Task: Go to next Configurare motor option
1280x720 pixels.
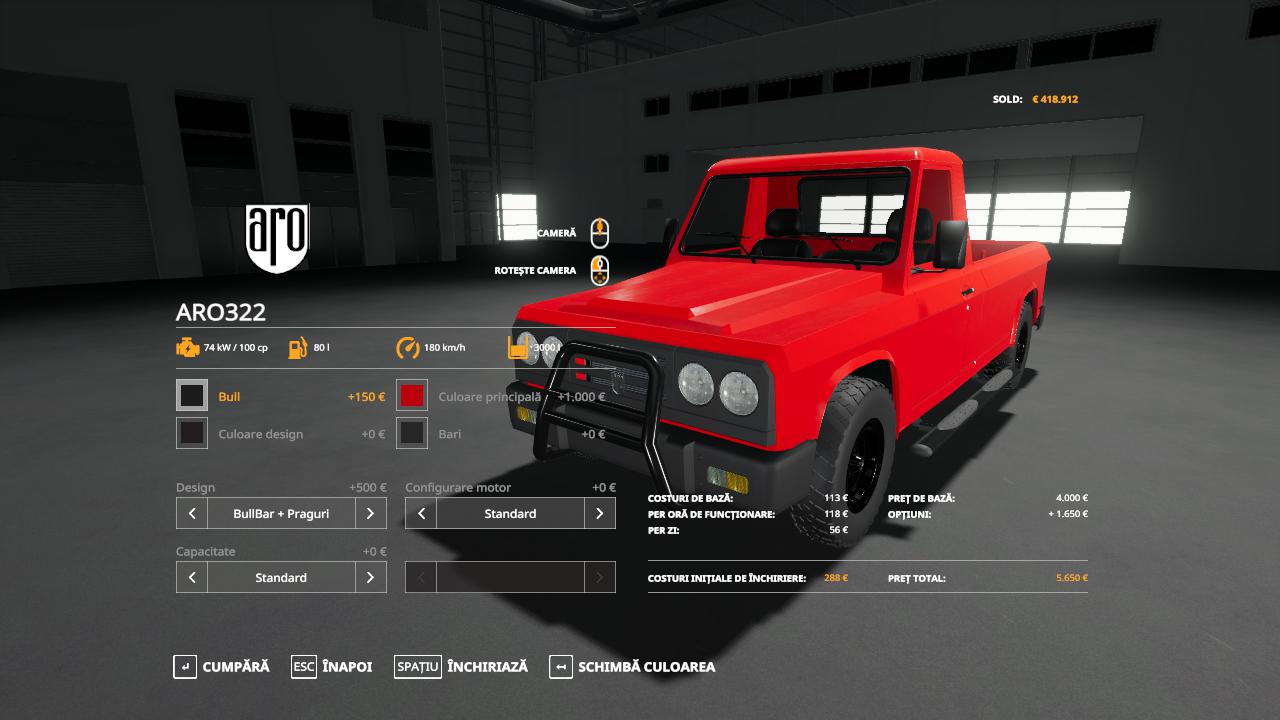Action: point(599,514)
